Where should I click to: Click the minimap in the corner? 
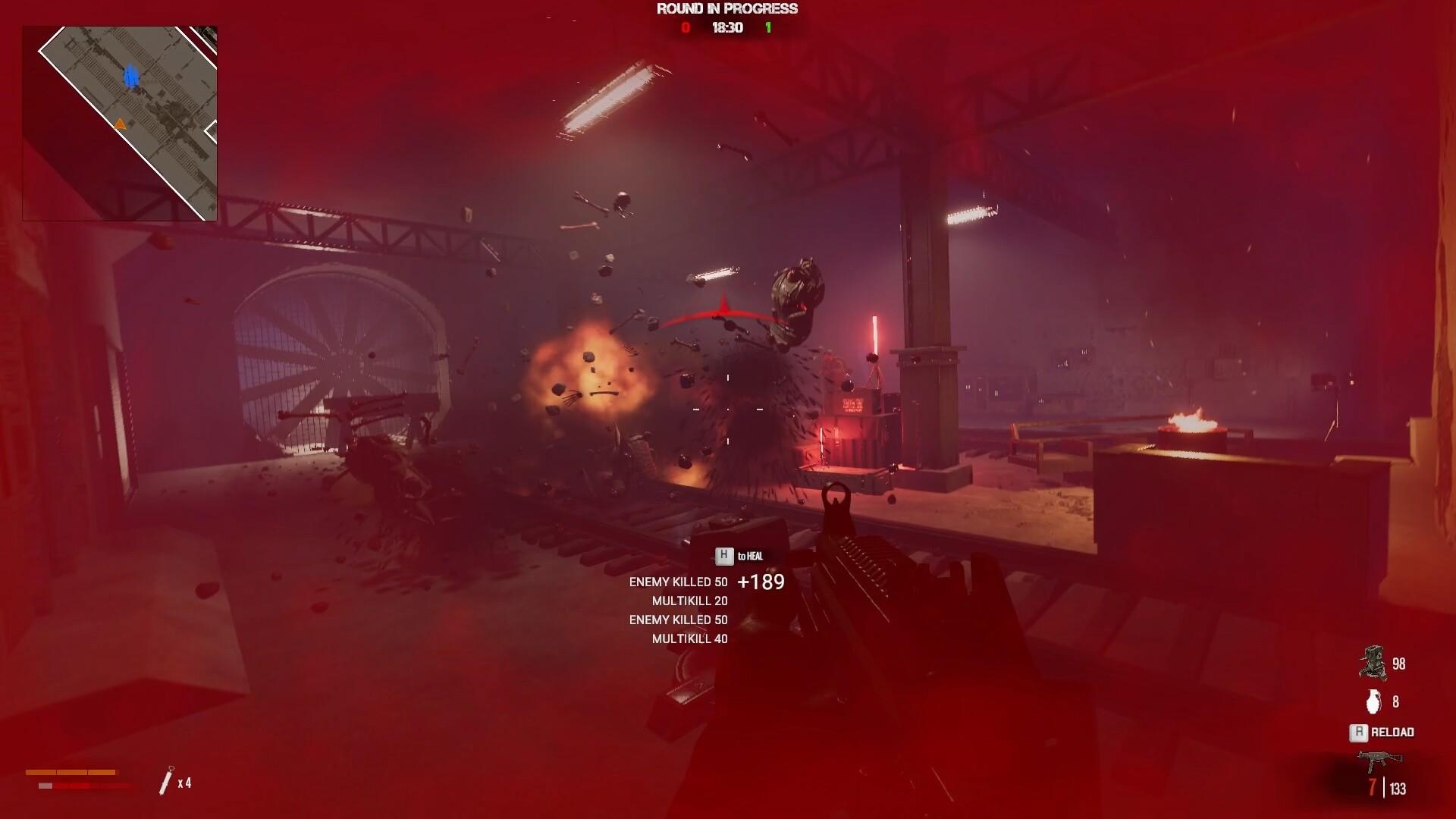tap(120, 124)
